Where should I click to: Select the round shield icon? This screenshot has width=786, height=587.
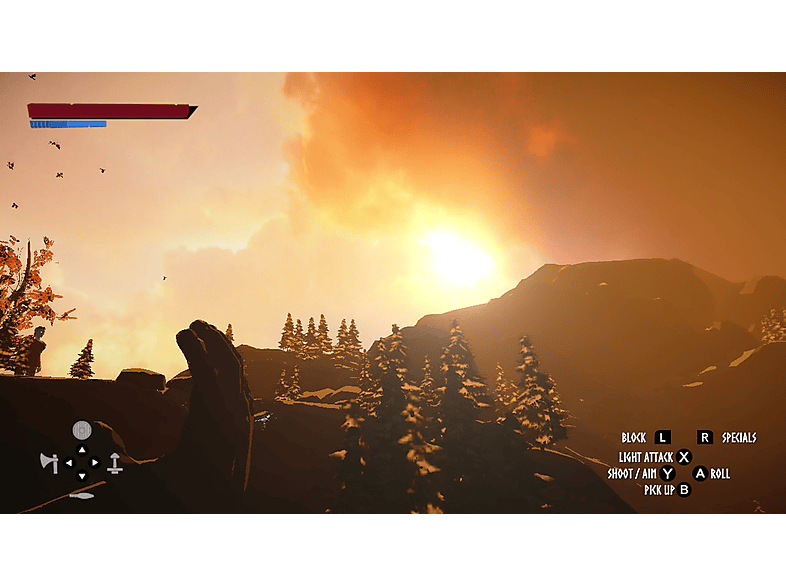tap(82, 431)
